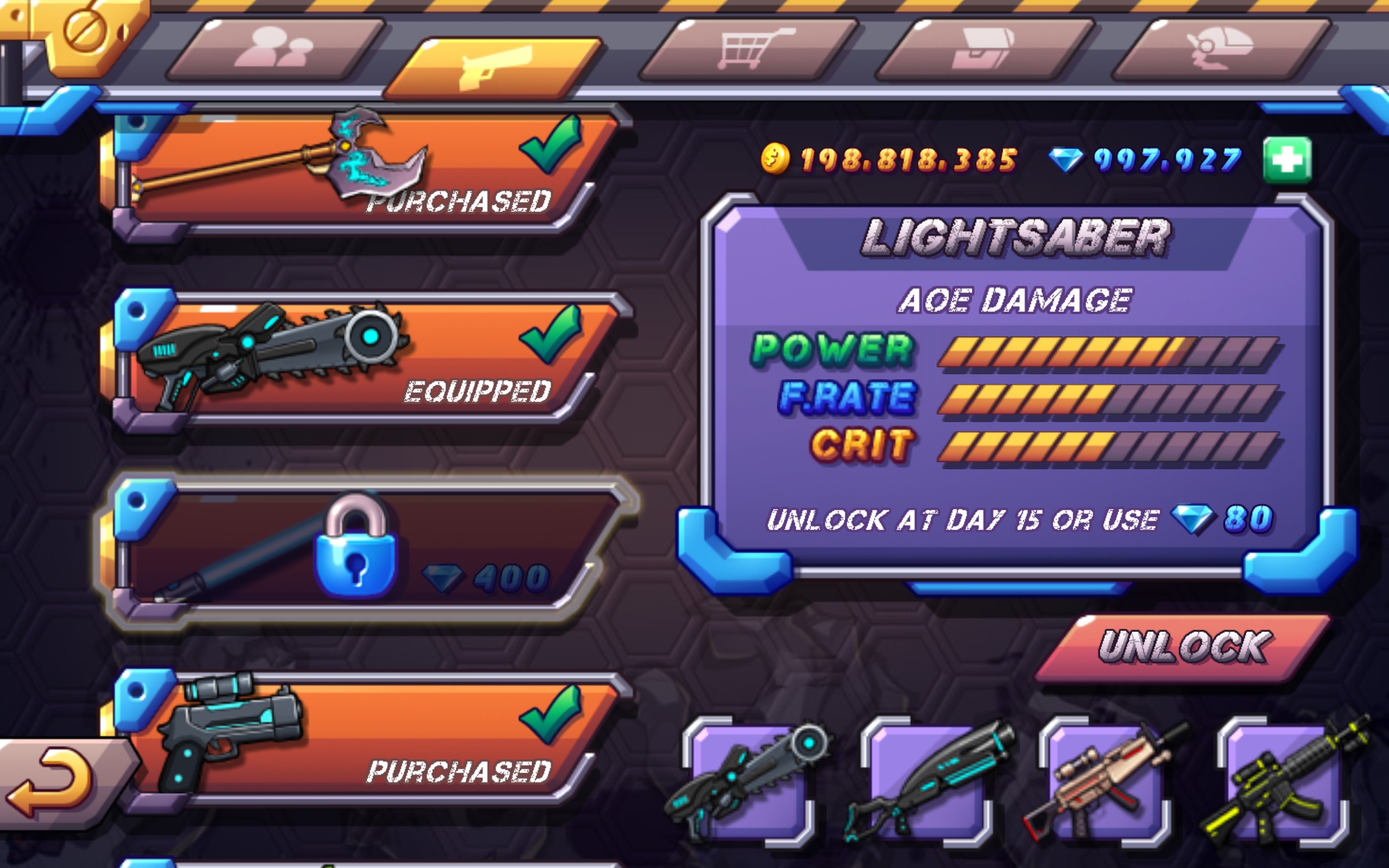1389x868 pixels.
Task: Open the characters tab at the top
Action: click(276, 52)
